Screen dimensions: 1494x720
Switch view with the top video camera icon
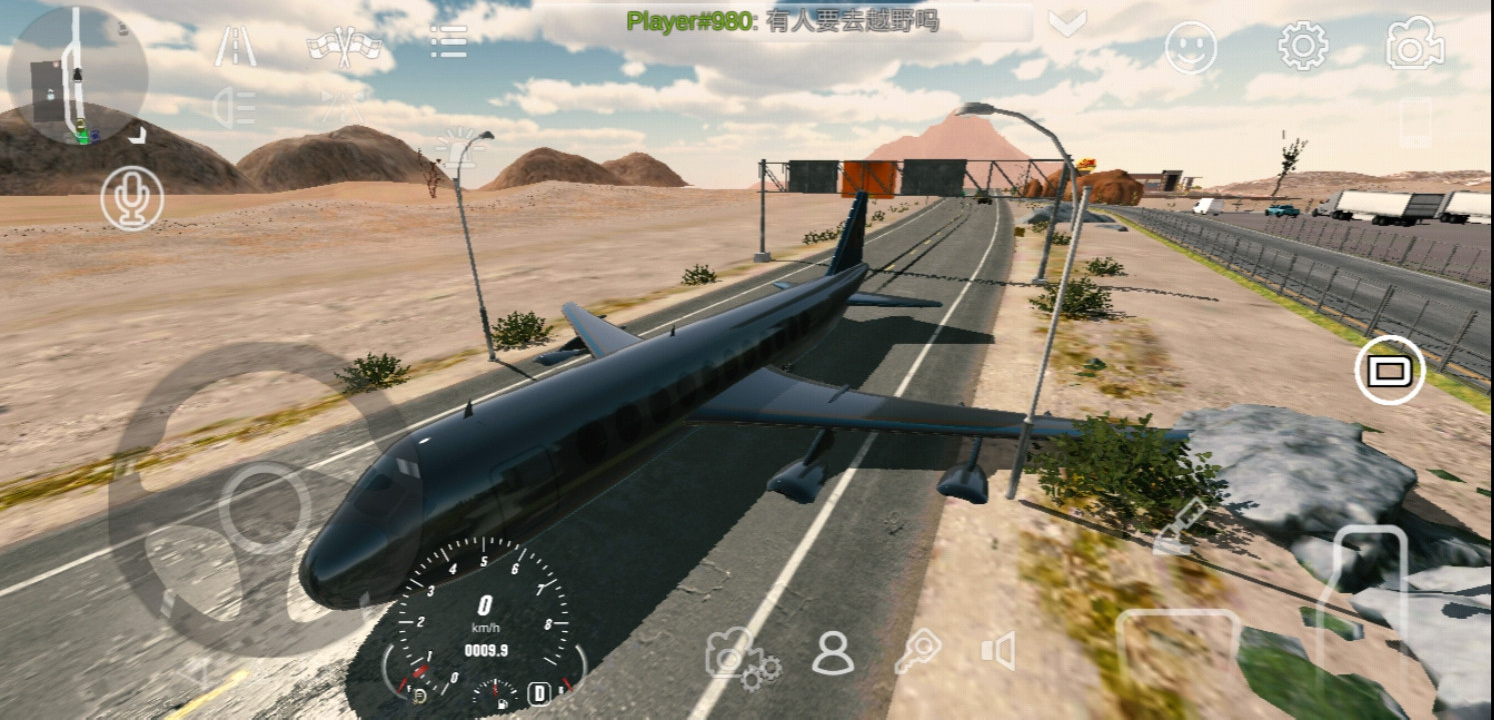(1414, 45)
